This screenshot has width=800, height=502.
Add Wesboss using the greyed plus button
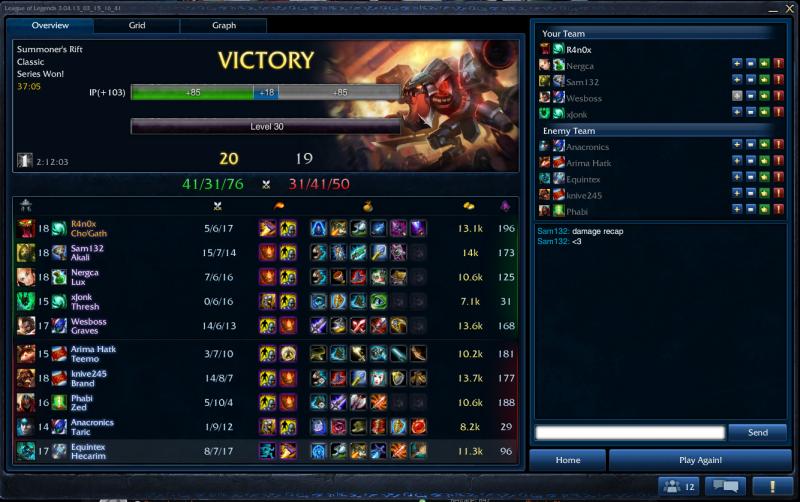point(737,97)
